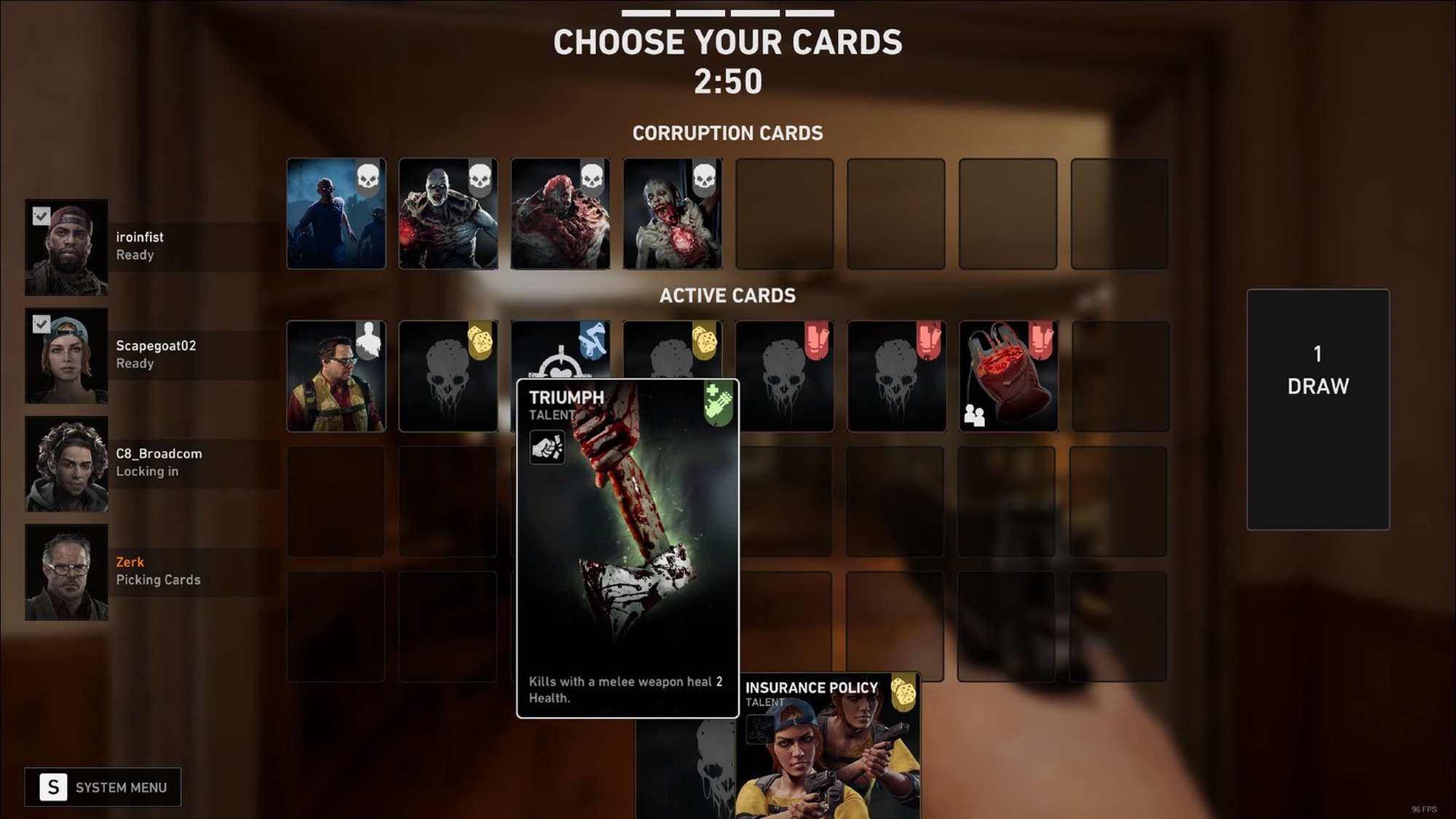Choose C8_Broadcom's player row
The height and width of the screenshot is (819, 1456).
pos(153,464)
